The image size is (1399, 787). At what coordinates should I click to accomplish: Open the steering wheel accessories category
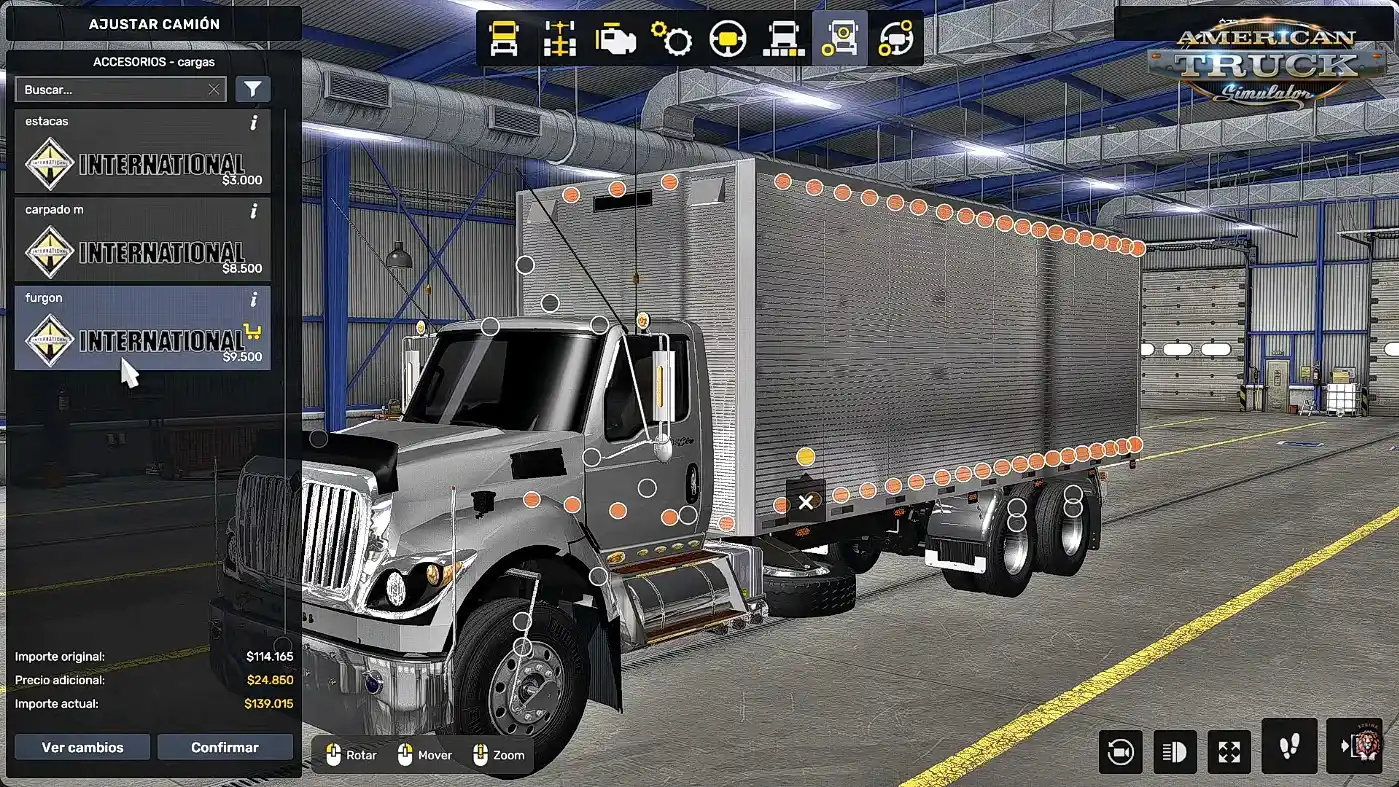[x=895, y=39]
